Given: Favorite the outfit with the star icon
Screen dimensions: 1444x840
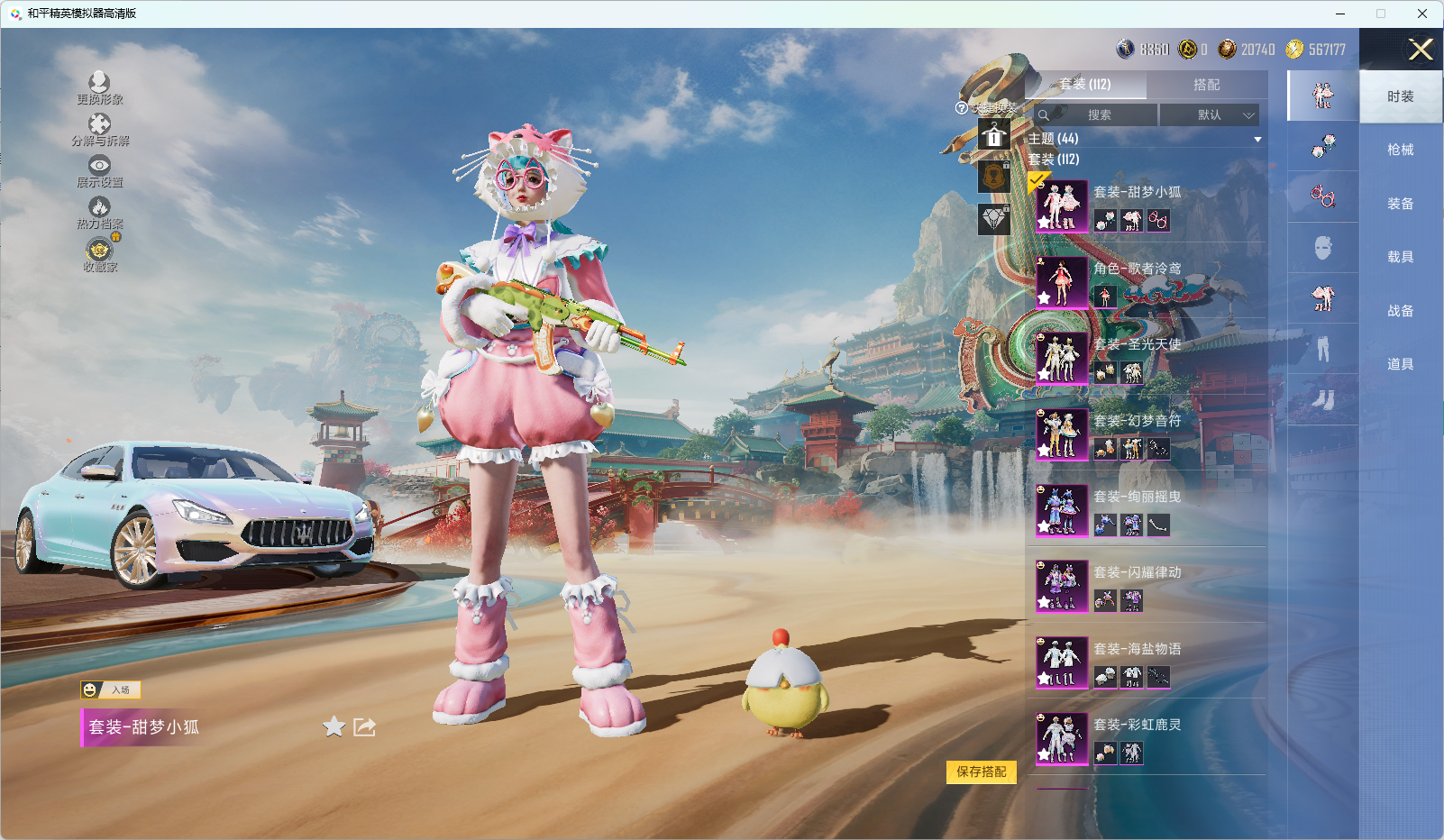Looking at the screenshot, I should point(334,726).
